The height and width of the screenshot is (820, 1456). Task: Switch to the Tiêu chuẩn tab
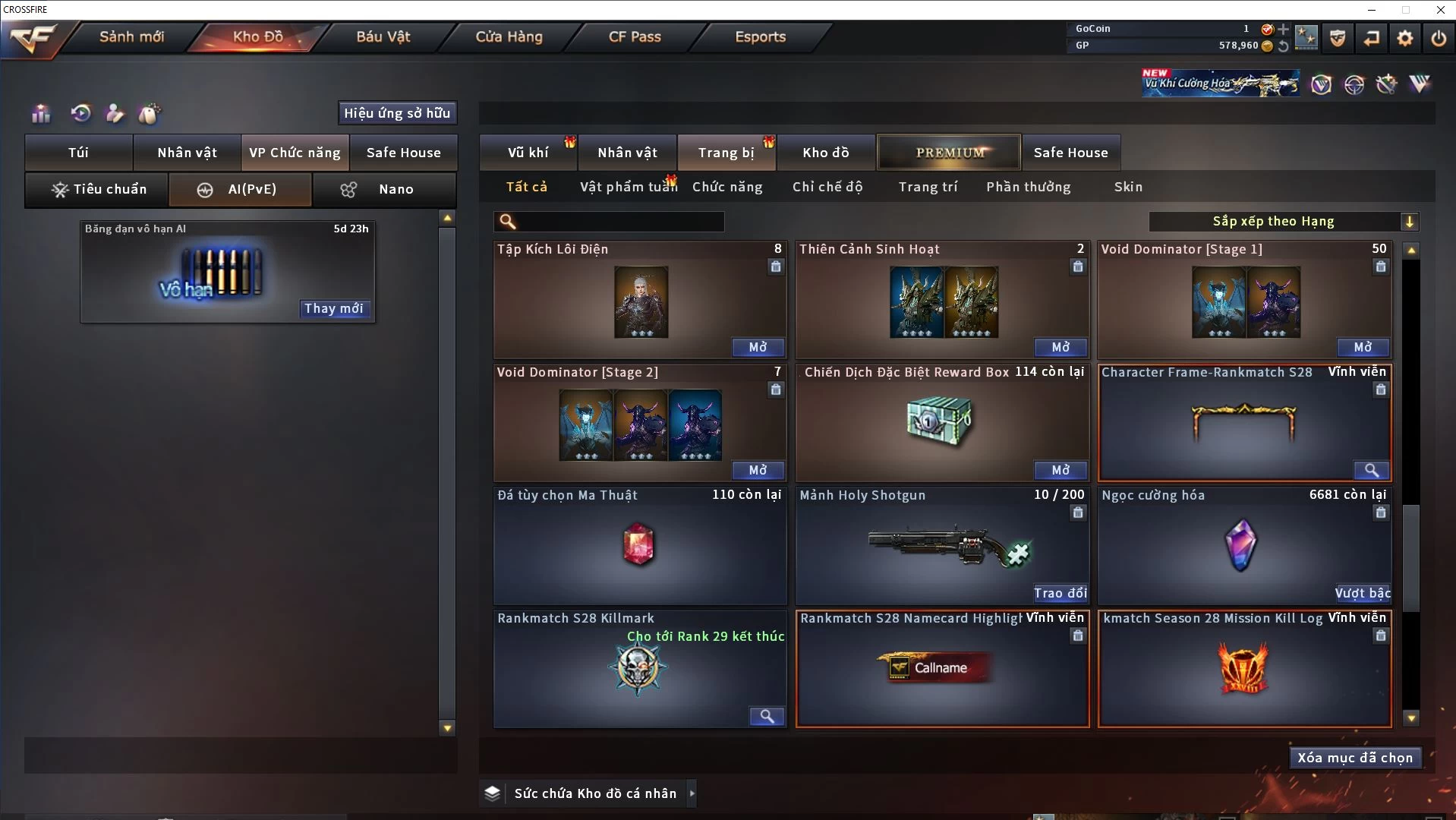tap(97, 189)
